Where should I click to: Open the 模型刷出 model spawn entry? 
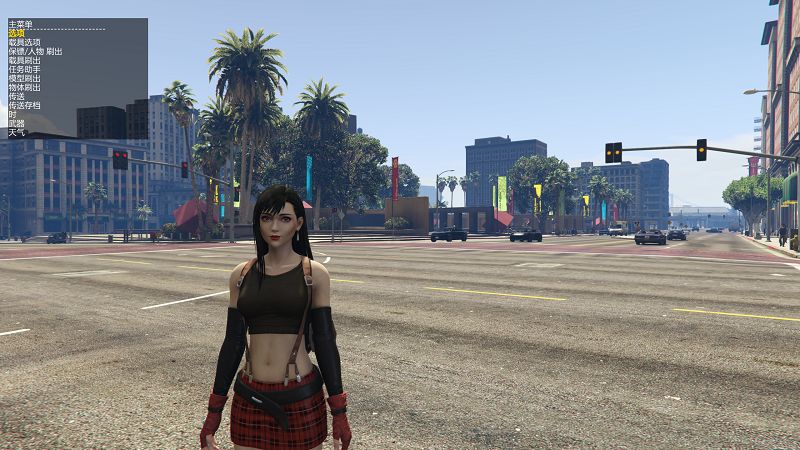pos(24,78)
